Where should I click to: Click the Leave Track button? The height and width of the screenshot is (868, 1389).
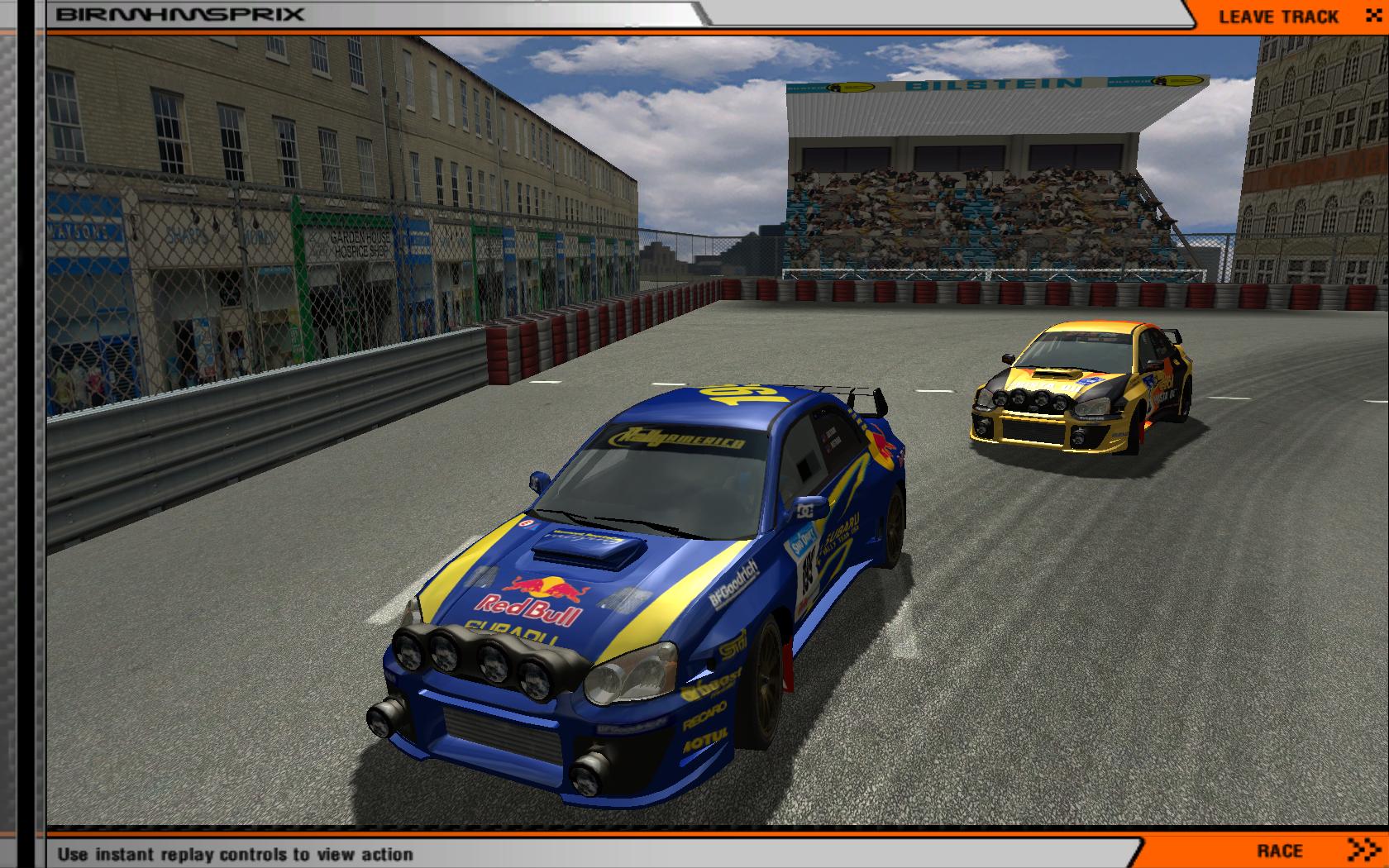[x=1287, y=17]
